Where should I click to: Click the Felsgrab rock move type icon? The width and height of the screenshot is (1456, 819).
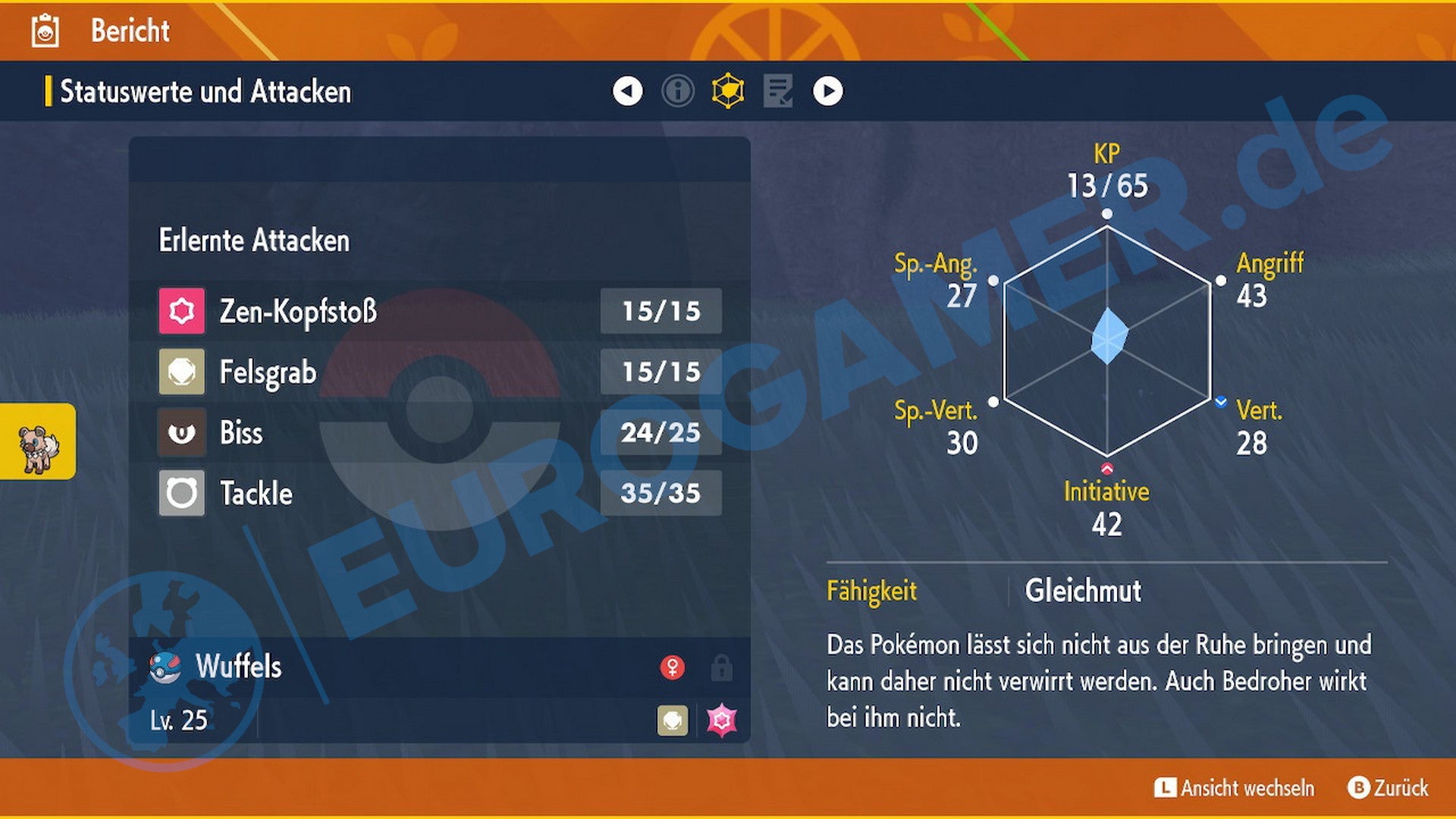tap(180, 372)
